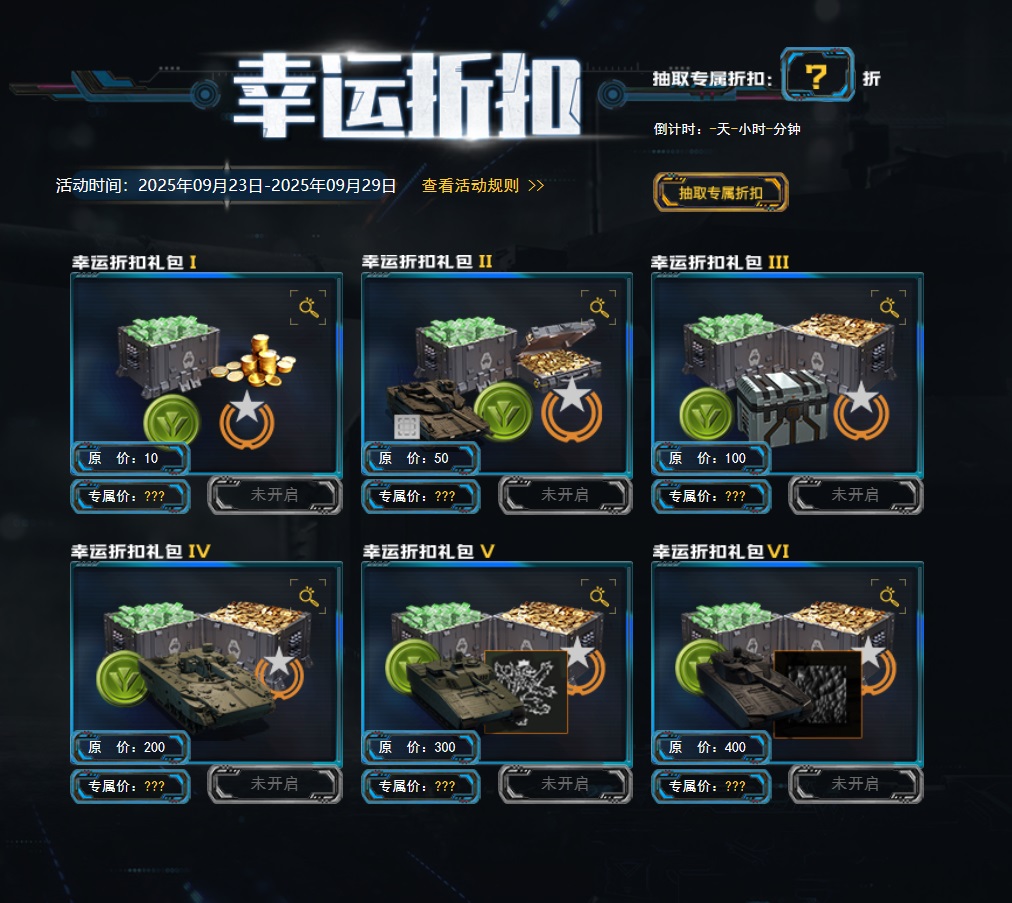Open the 查看活动规则 rules link
The width and height of the screenshot is (1012, 903).
pos(482,186)
